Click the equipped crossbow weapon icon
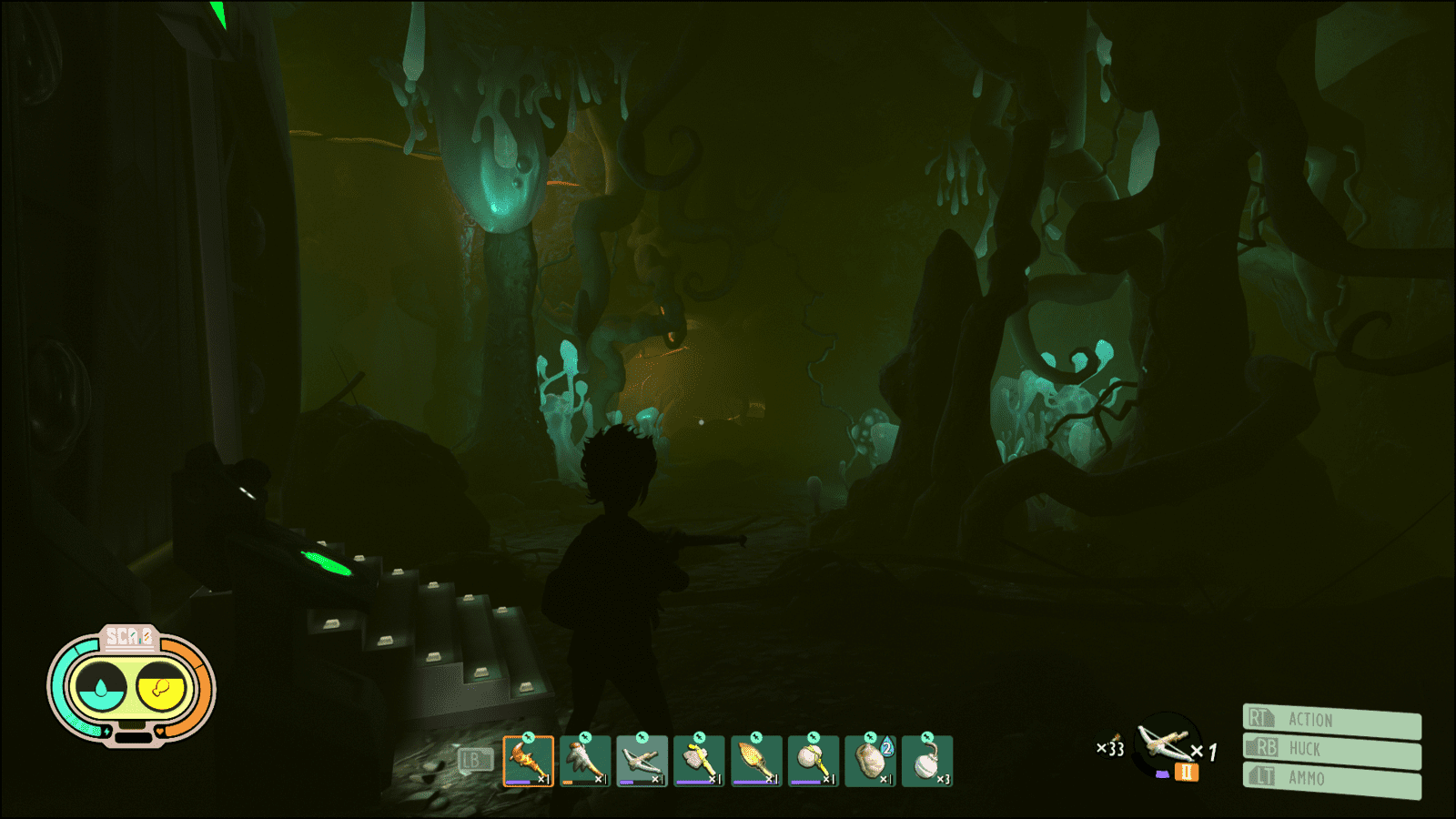1456x819 pixels. click(1165, 743)
